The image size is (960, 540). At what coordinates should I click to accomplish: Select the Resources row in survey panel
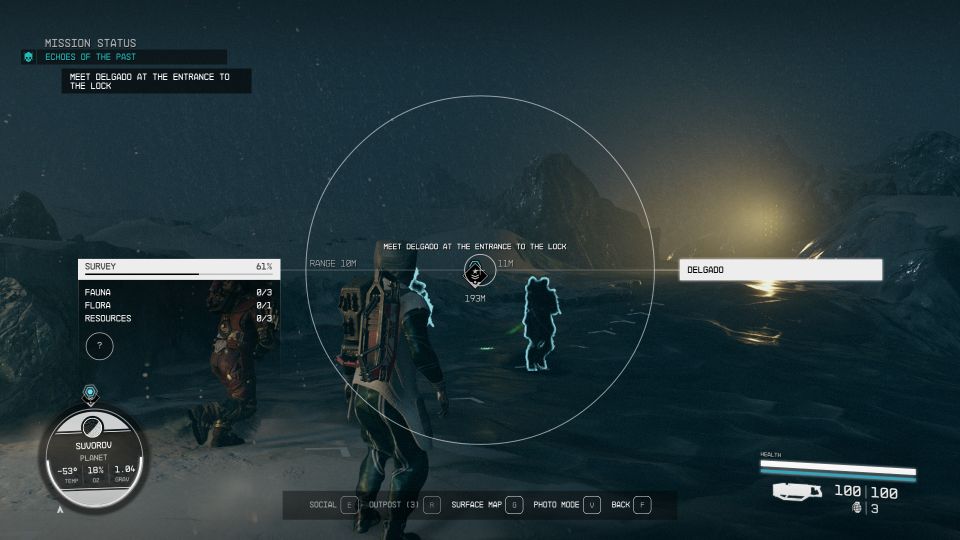(x=178, y=318)
